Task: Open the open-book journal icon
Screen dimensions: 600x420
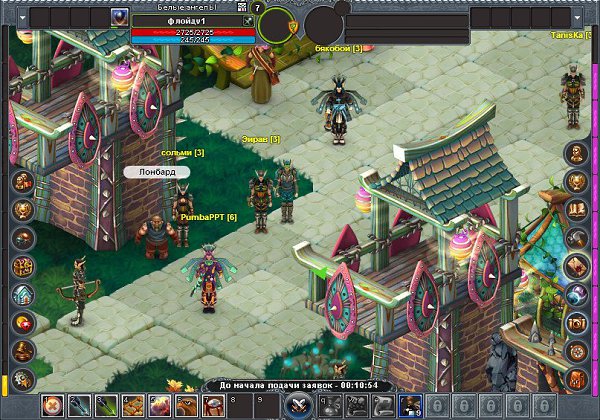Action: pos(577,210)
